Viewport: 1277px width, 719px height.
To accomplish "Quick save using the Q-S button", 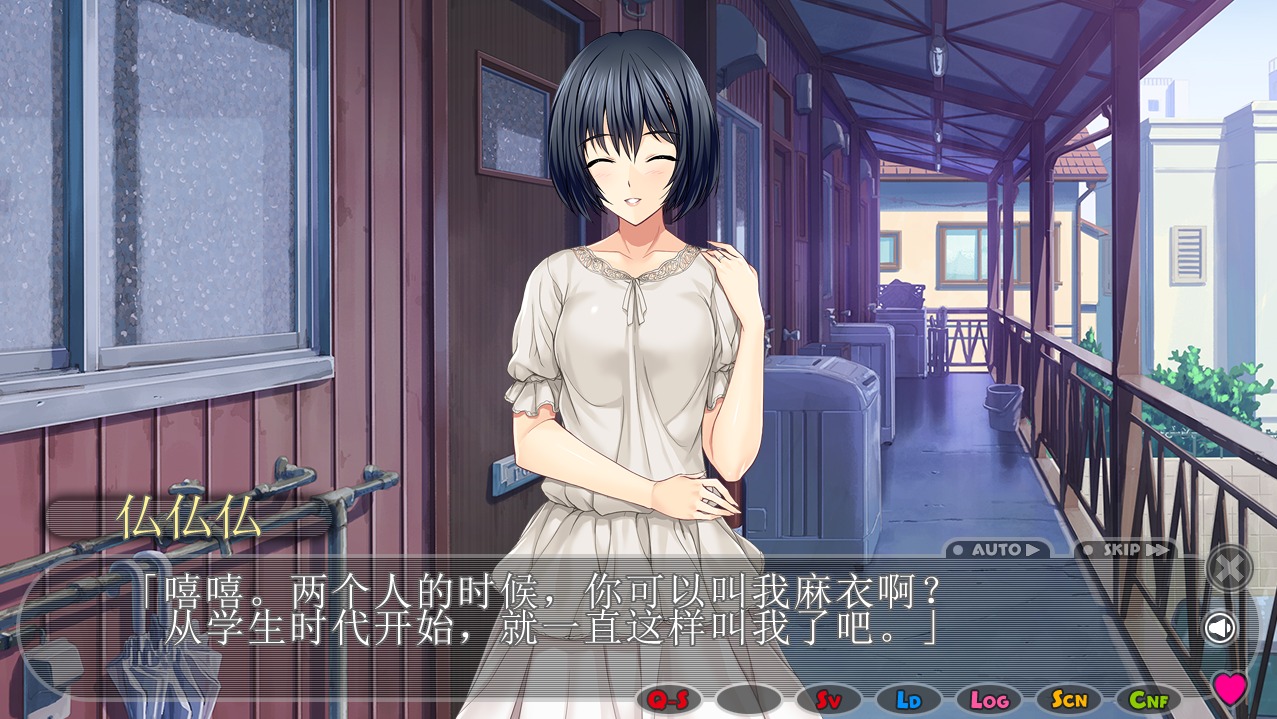I will [x=668, y=699].
